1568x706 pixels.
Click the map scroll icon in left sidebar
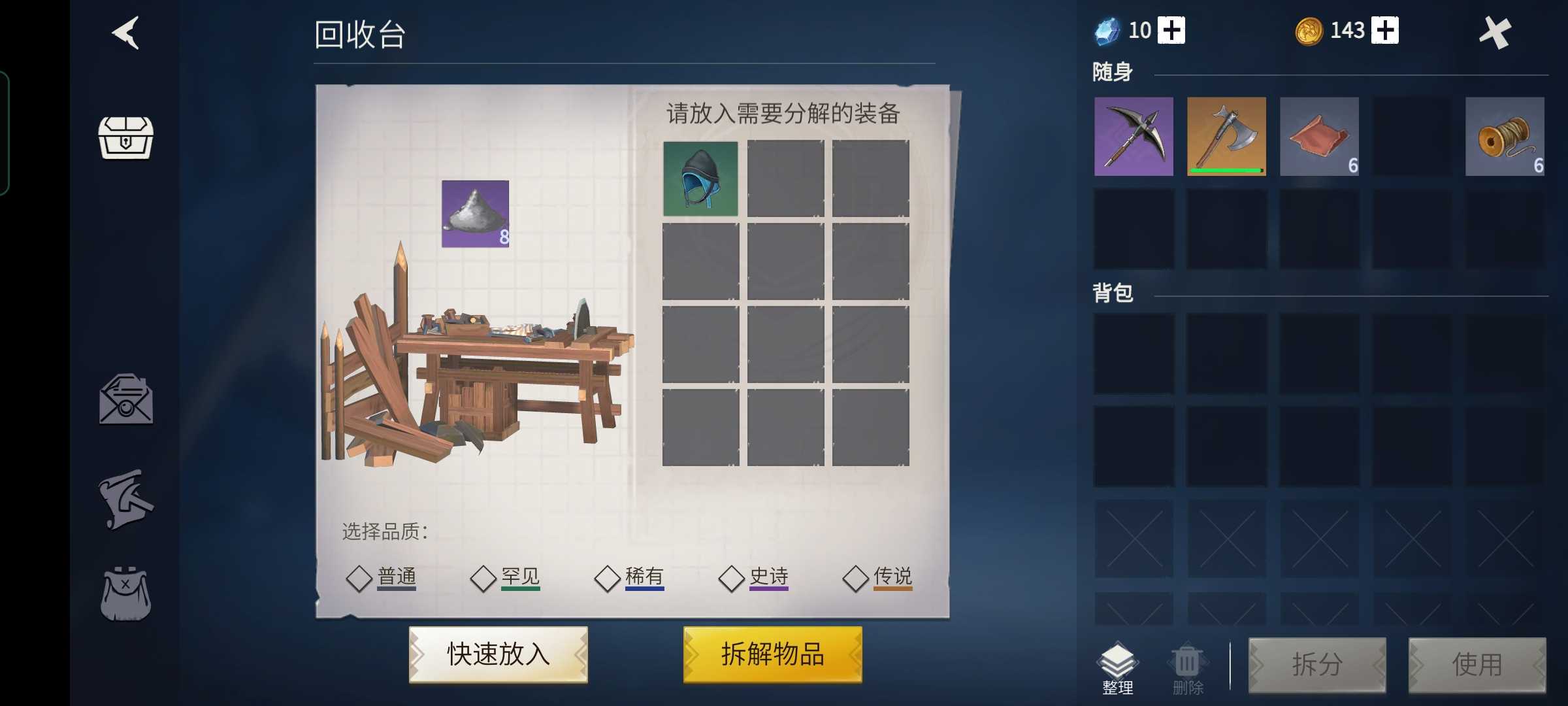point(126,501)
